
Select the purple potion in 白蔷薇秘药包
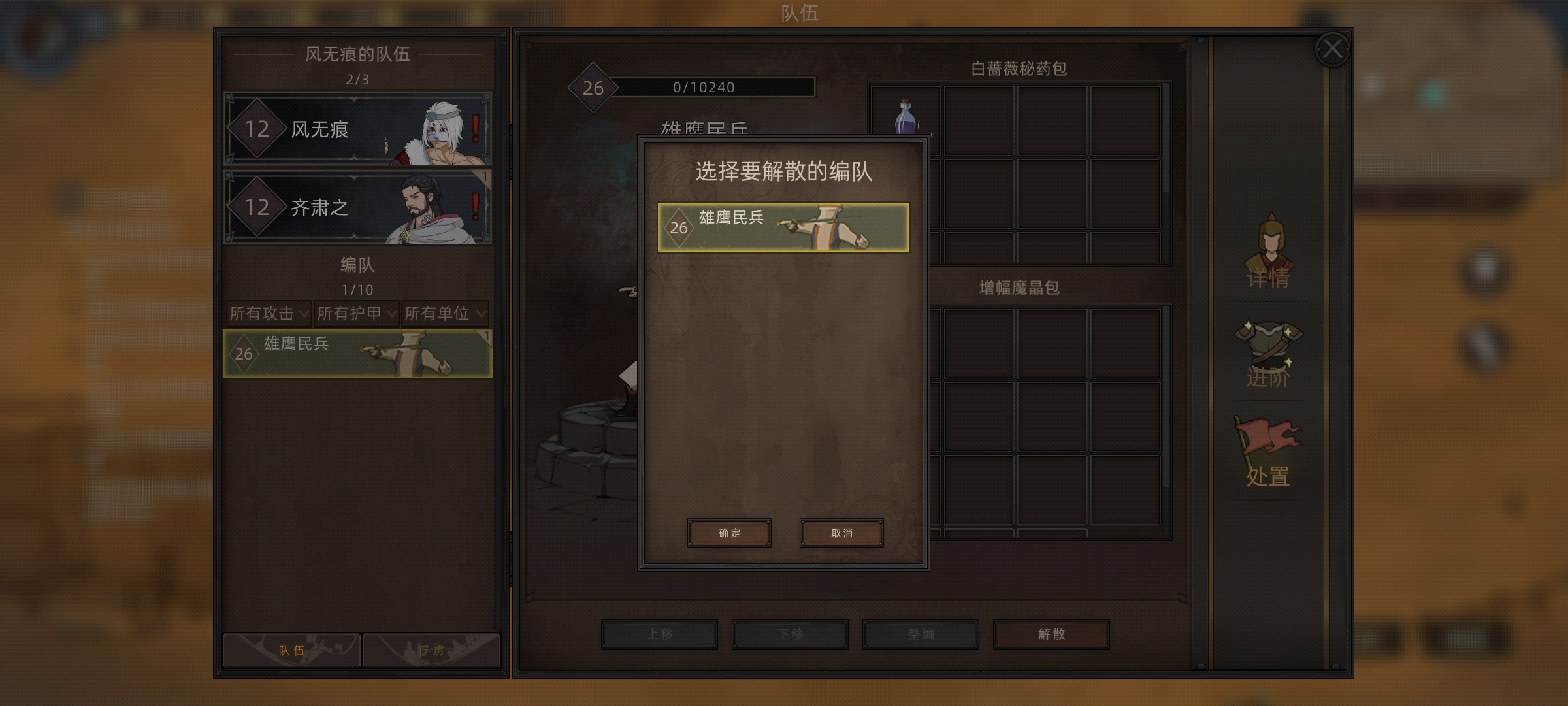(906, 118)
